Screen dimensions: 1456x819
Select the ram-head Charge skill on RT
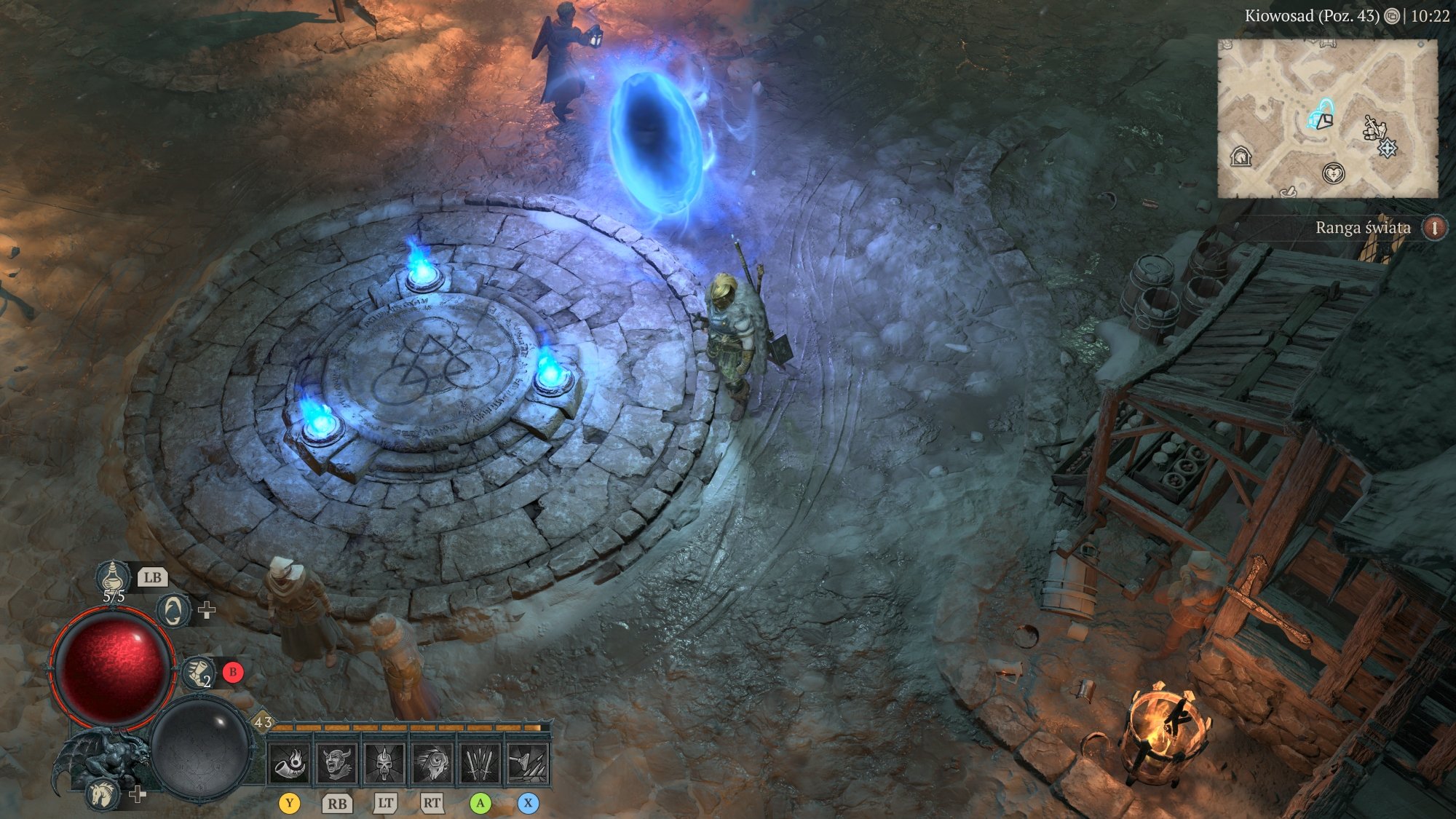434,764
